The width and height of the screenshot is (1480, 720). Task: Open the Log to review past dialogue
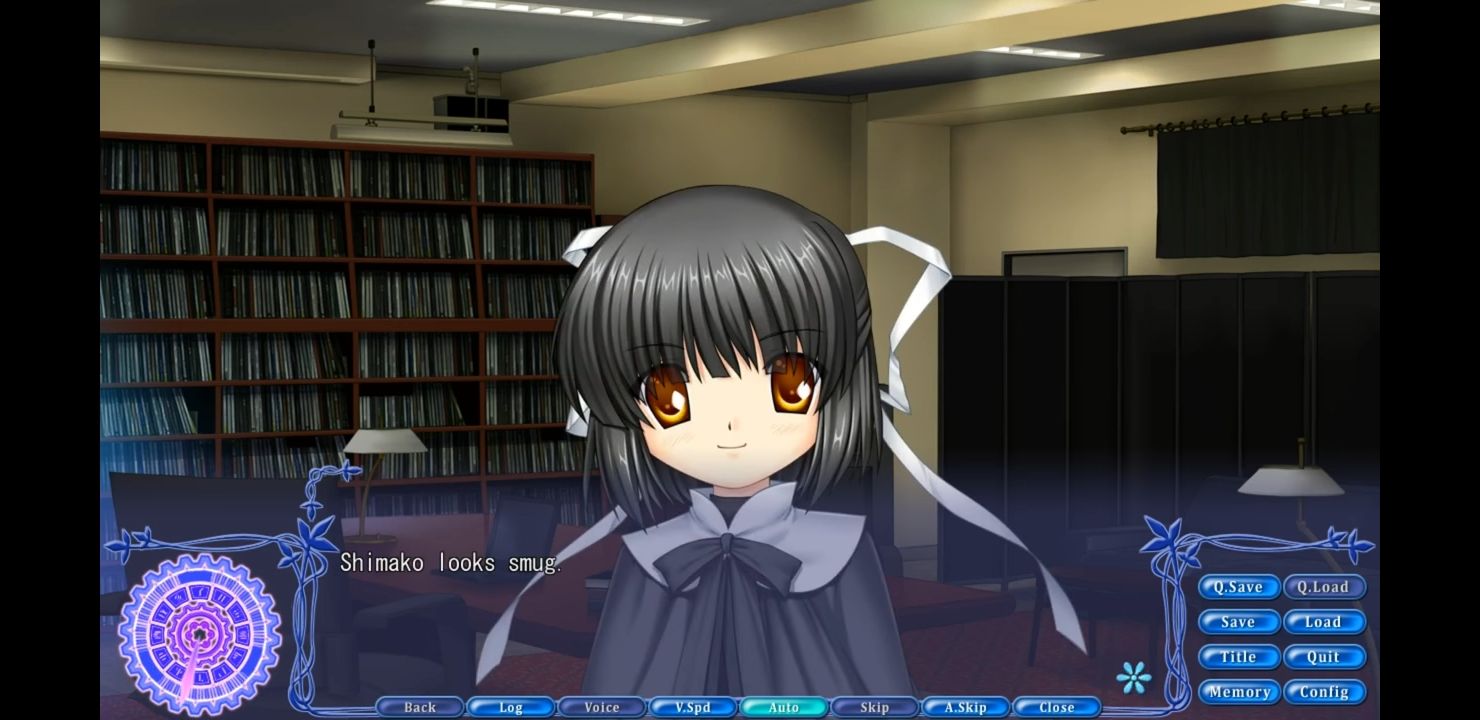(510, 707)
